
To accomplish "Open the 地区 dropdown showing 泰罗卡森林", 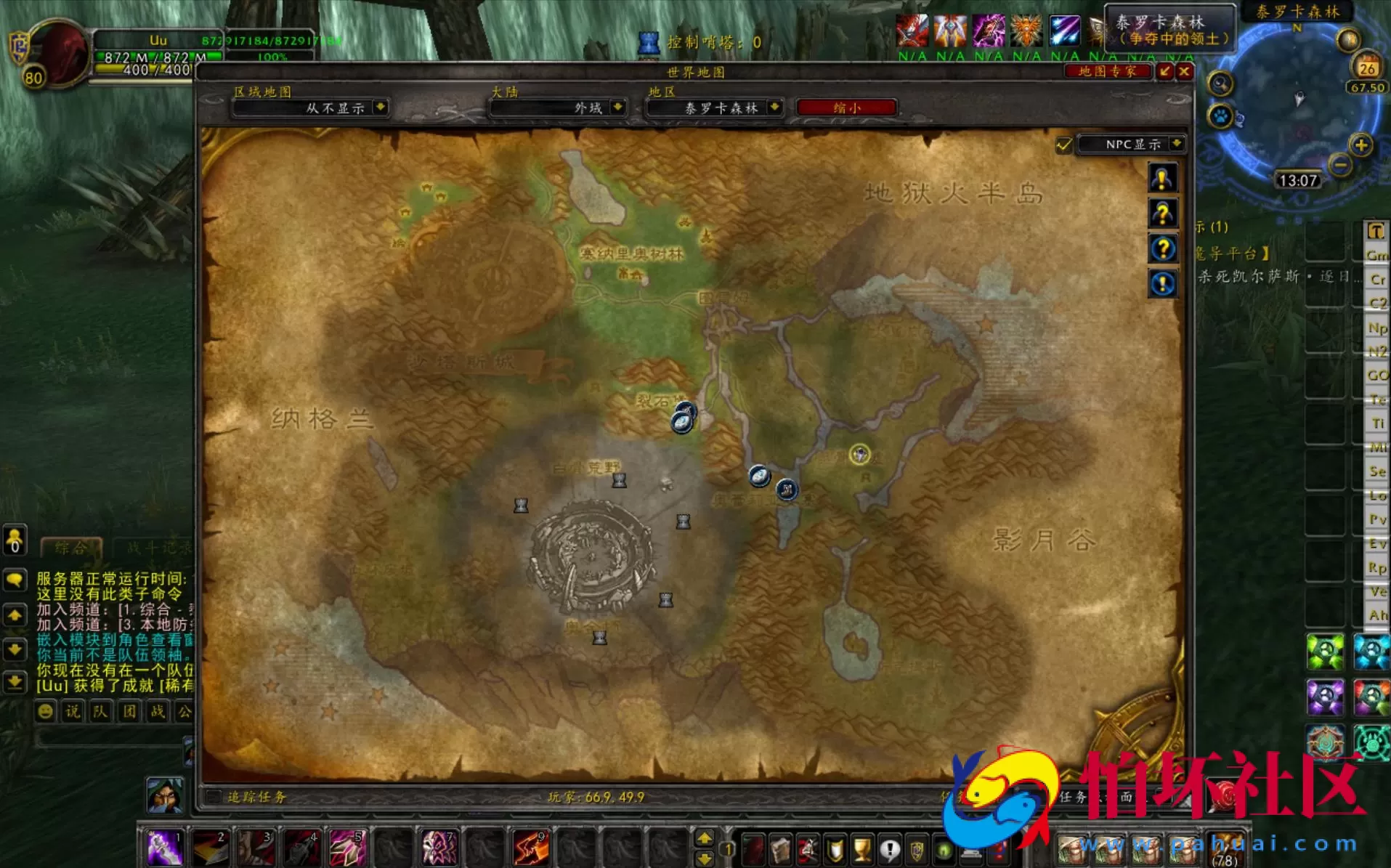I will pos(714,108).
